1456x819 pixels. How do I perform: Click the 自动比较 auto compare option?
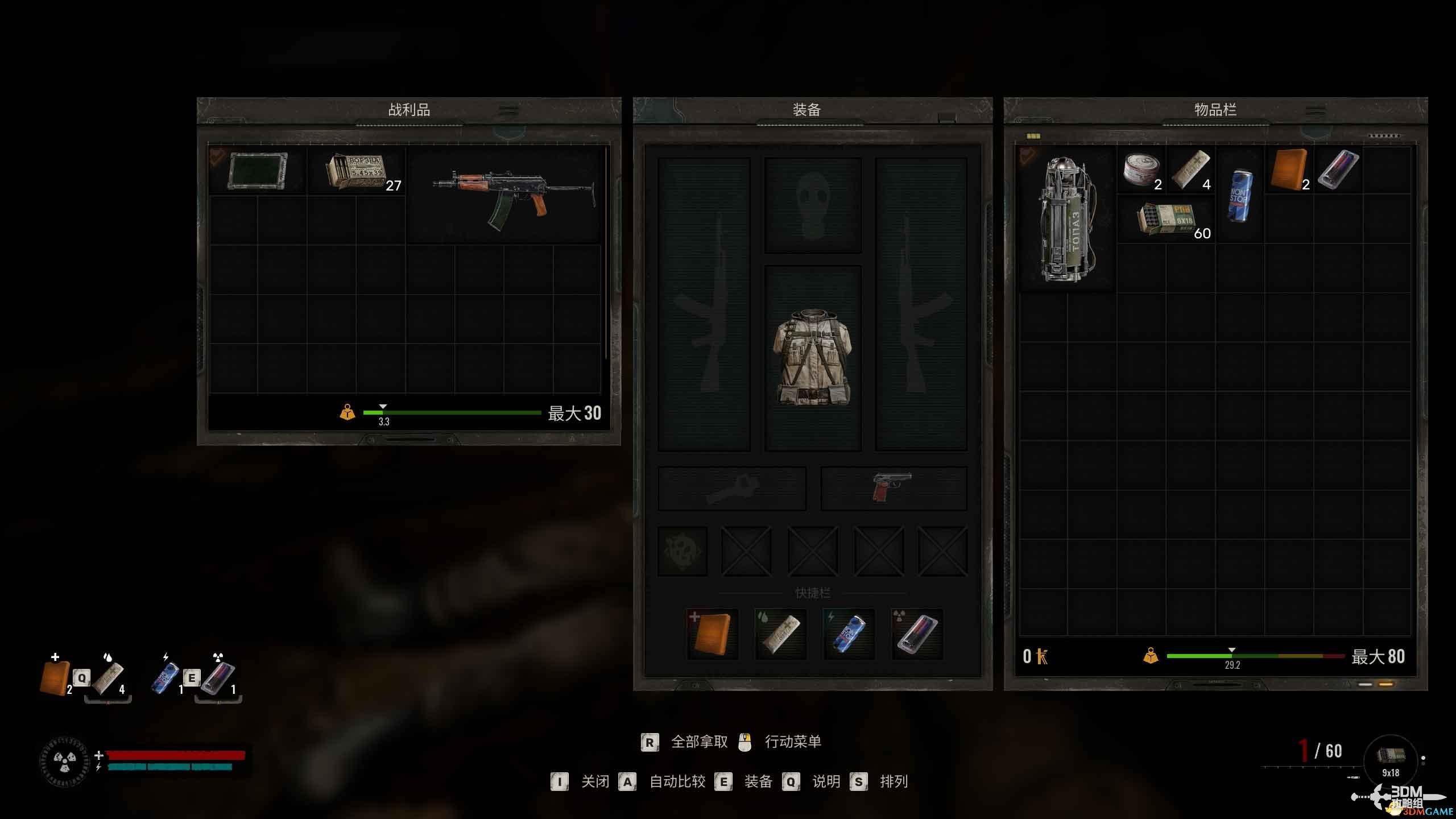point(677,781)
